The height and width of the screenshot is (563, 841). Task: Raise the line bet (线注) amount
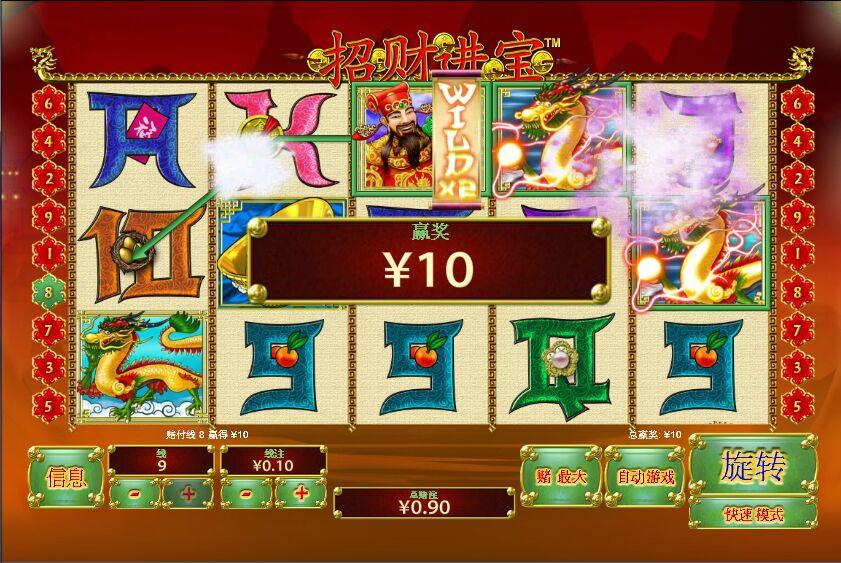300,492
